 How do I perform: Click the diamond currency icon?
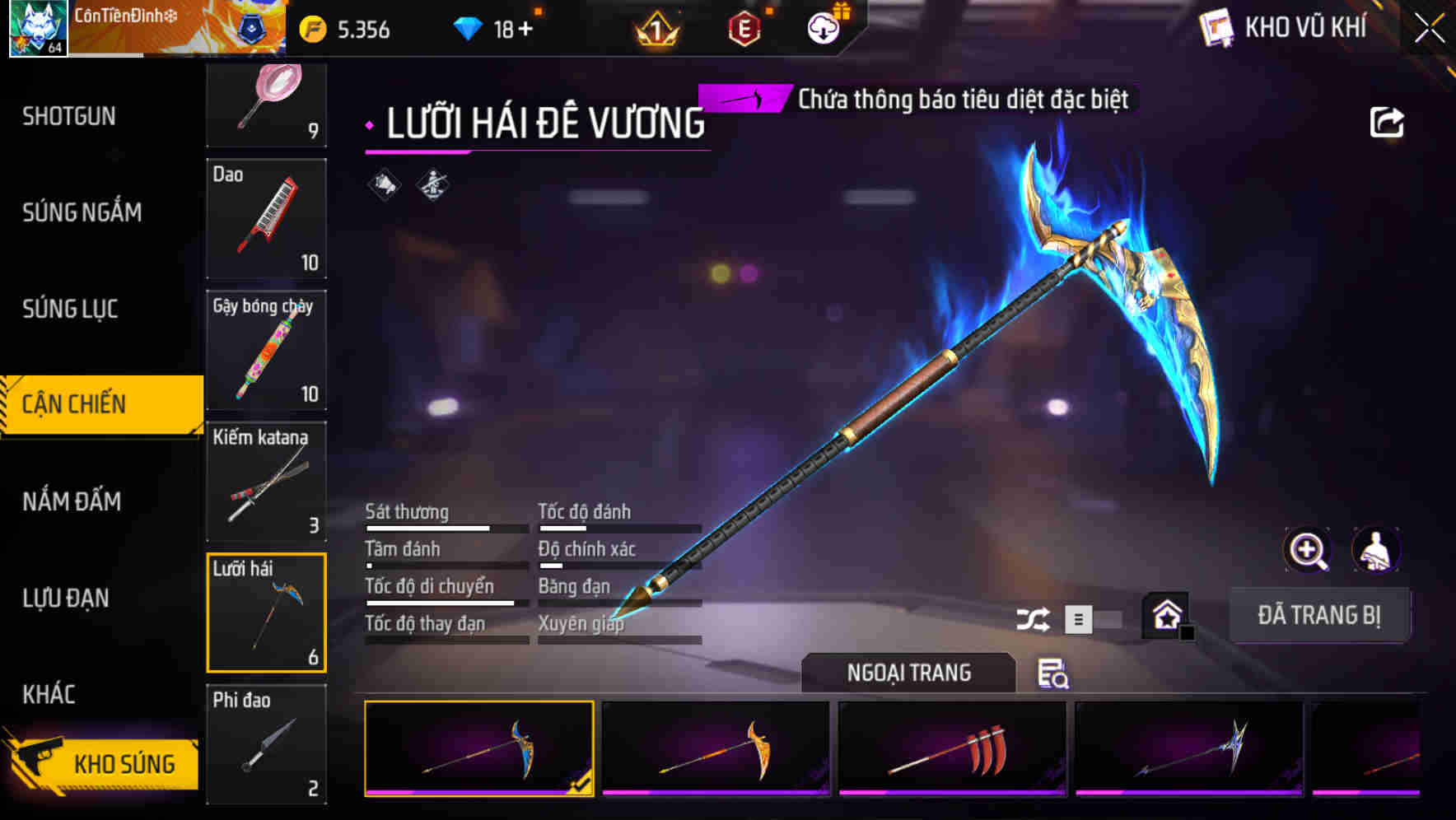coord(469,27)
